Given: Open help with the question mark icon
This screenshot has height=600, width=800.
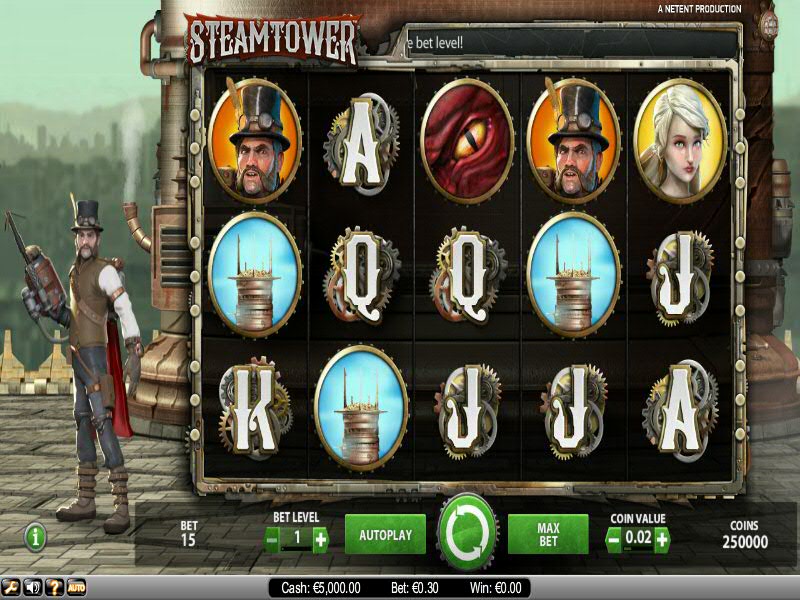Looking at the screenshot, I should [x=54, y=587].
